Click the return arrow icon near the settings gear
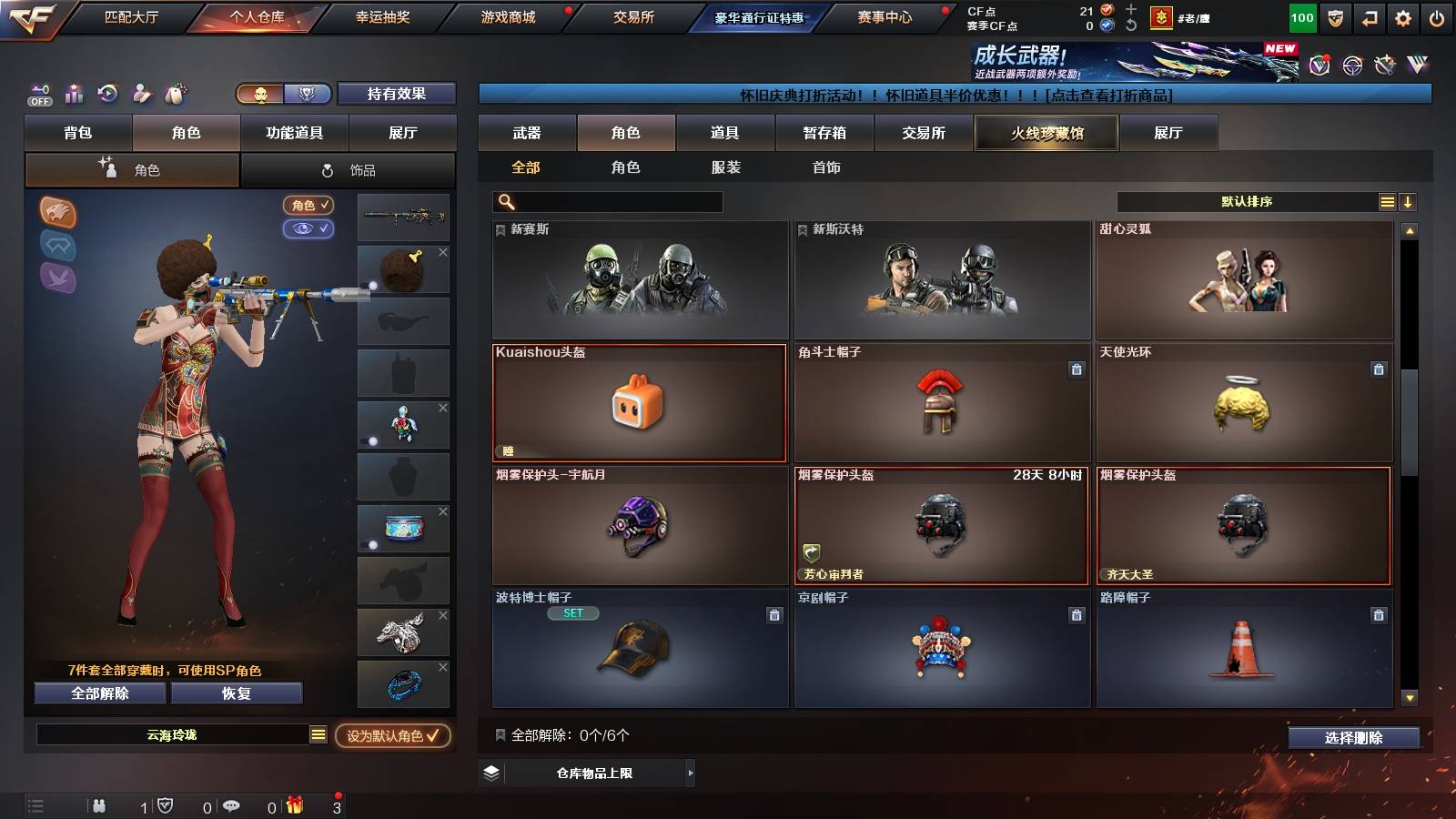This screenshot has width=1456, height=819. [1370, 15]
